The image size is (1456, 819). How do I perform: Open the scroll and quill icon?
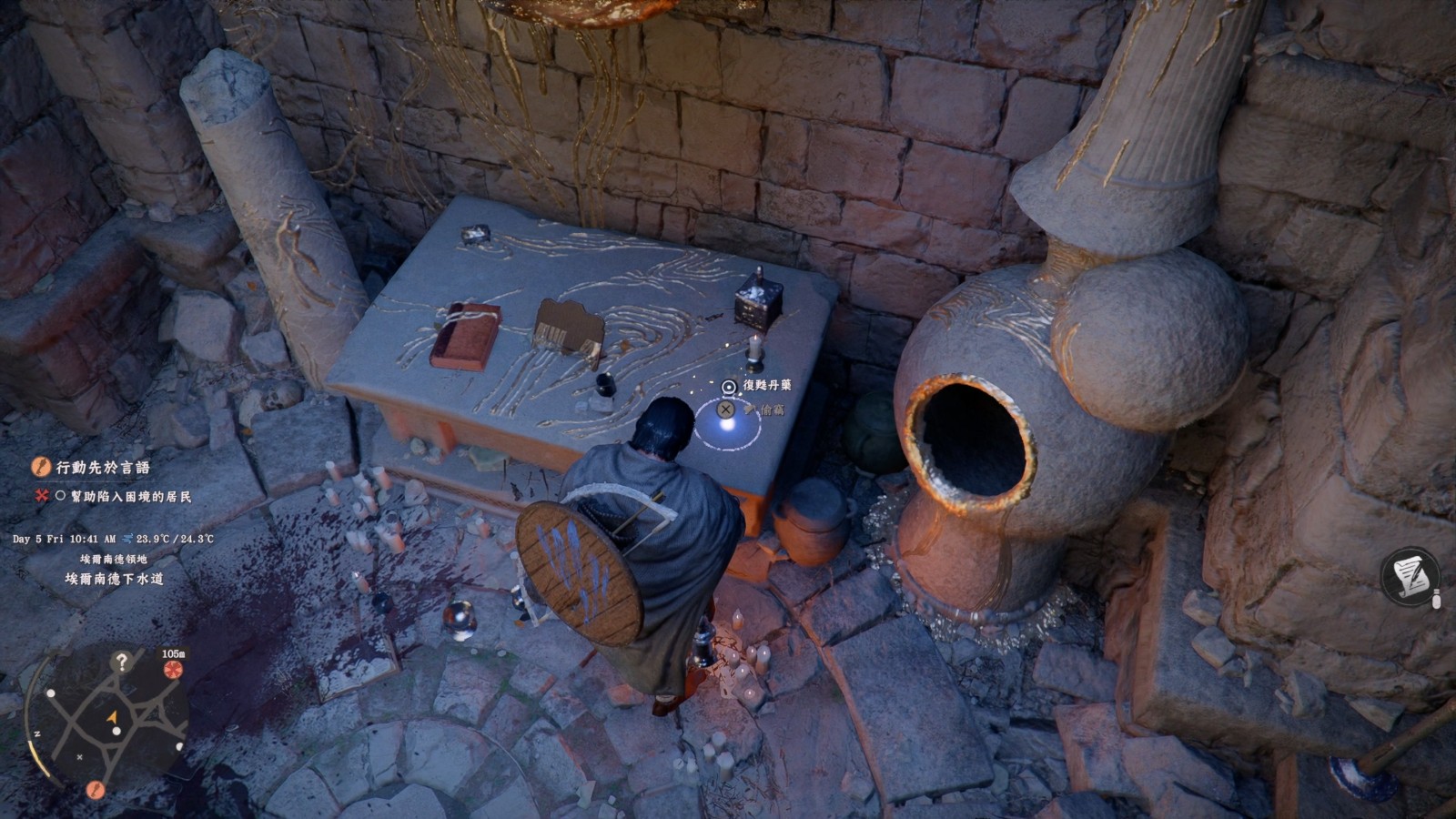pyautogui.click(x=1410, y=577)
